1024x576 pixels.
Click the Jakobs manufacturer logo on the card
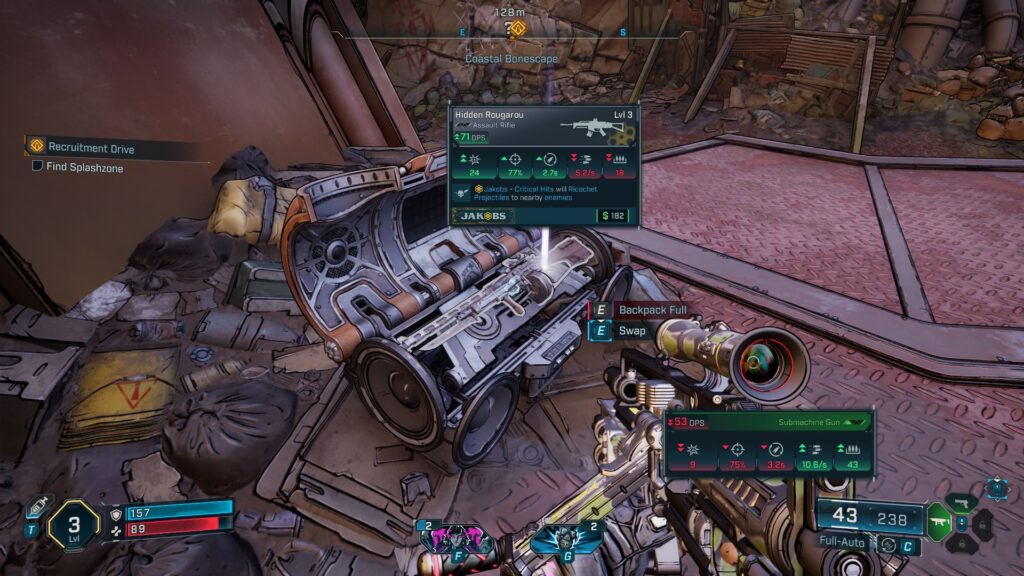pos(484,216)
